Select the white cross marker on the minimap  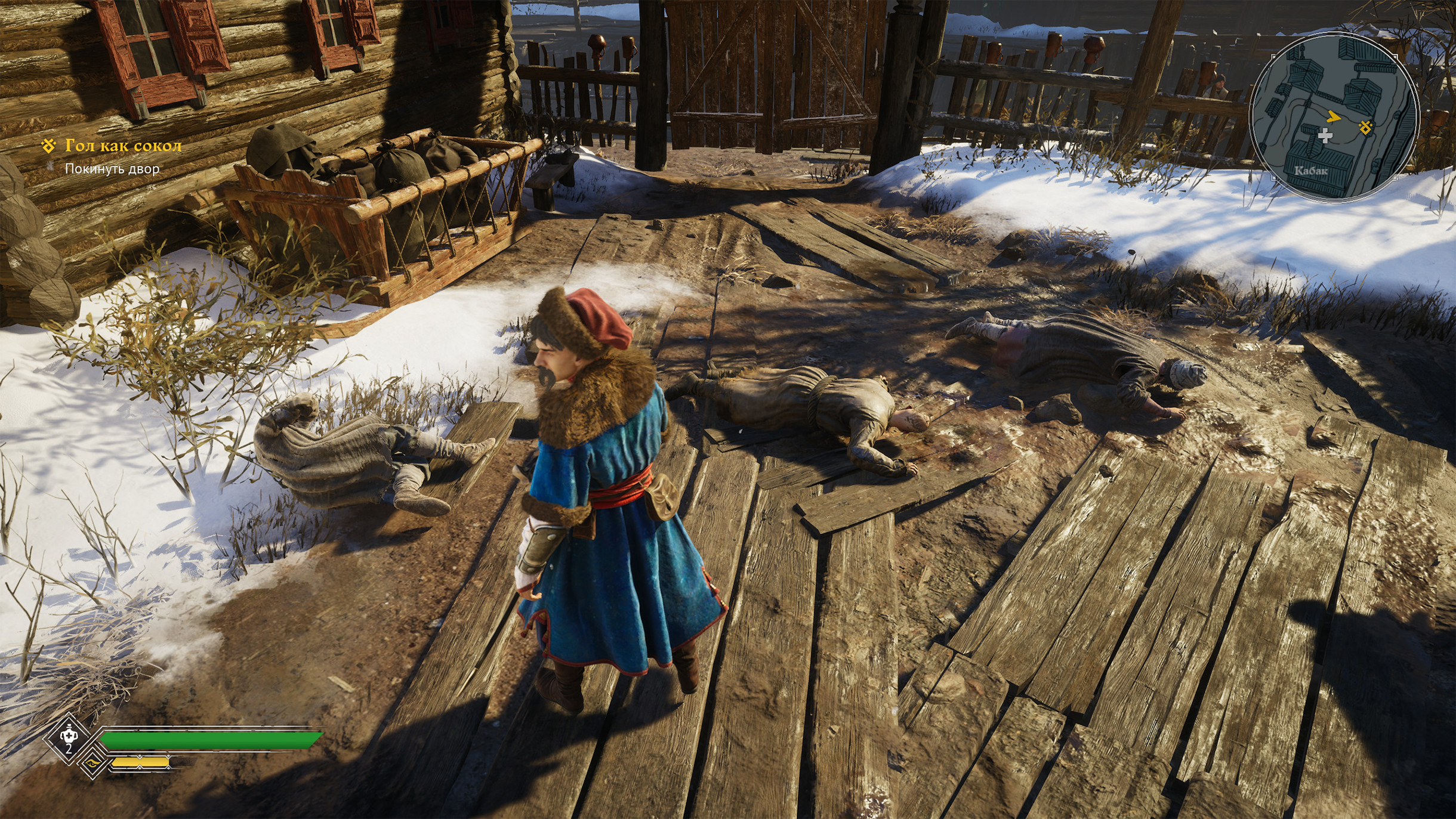coord(1325,136)
